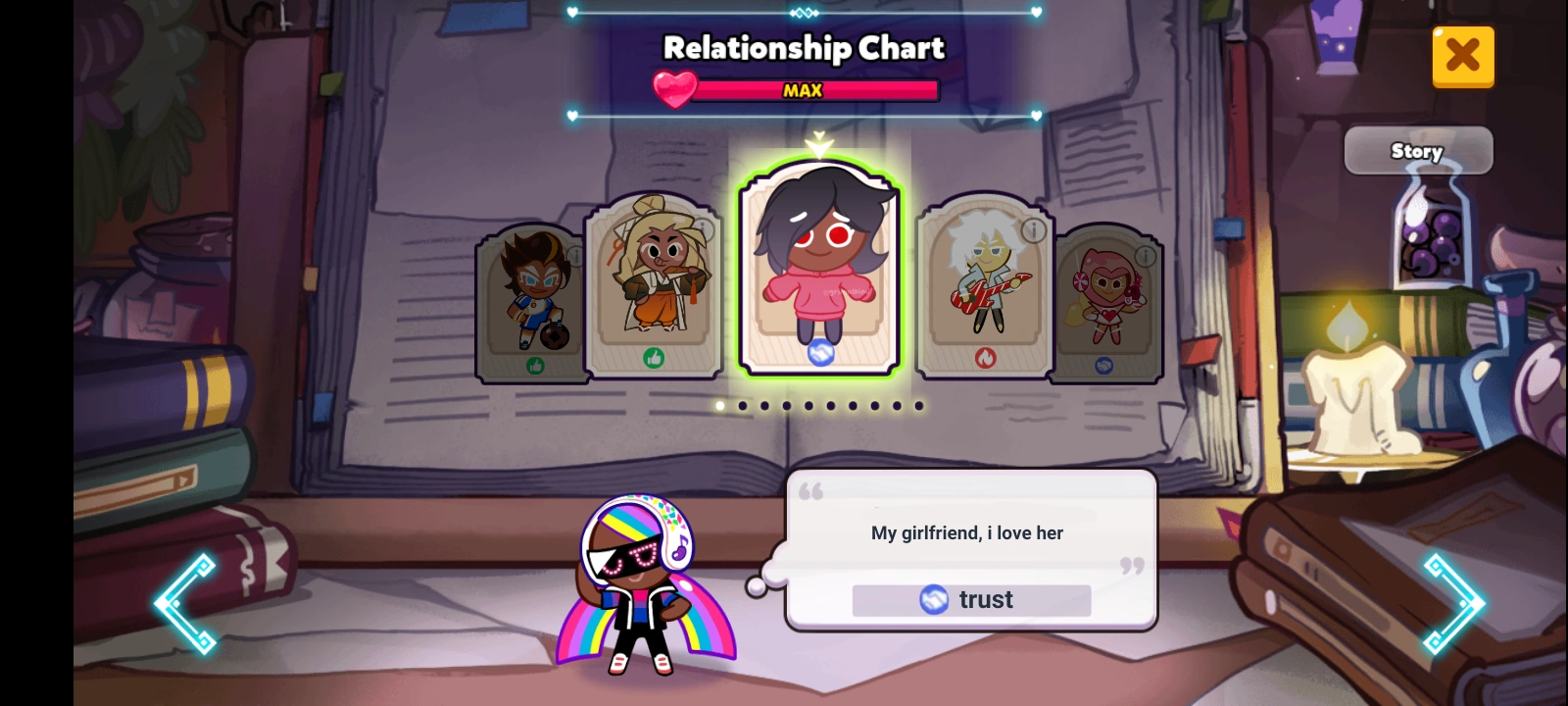Click the handshake trust icon below the girlfriend cookie
This screenshot has width=1568, height=706.
point(821,355)
